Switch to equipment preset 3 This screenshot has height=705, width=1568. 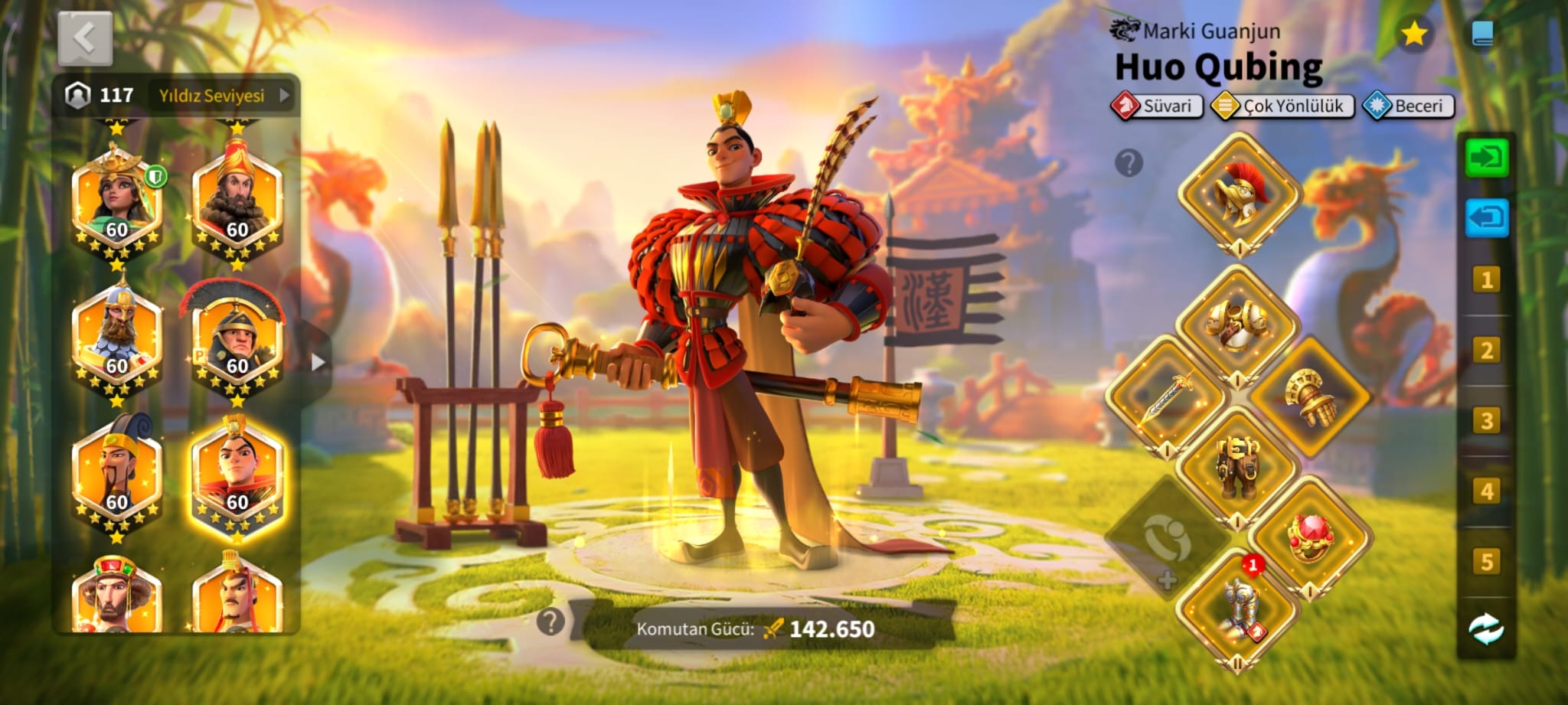[x=1486, y=421]
